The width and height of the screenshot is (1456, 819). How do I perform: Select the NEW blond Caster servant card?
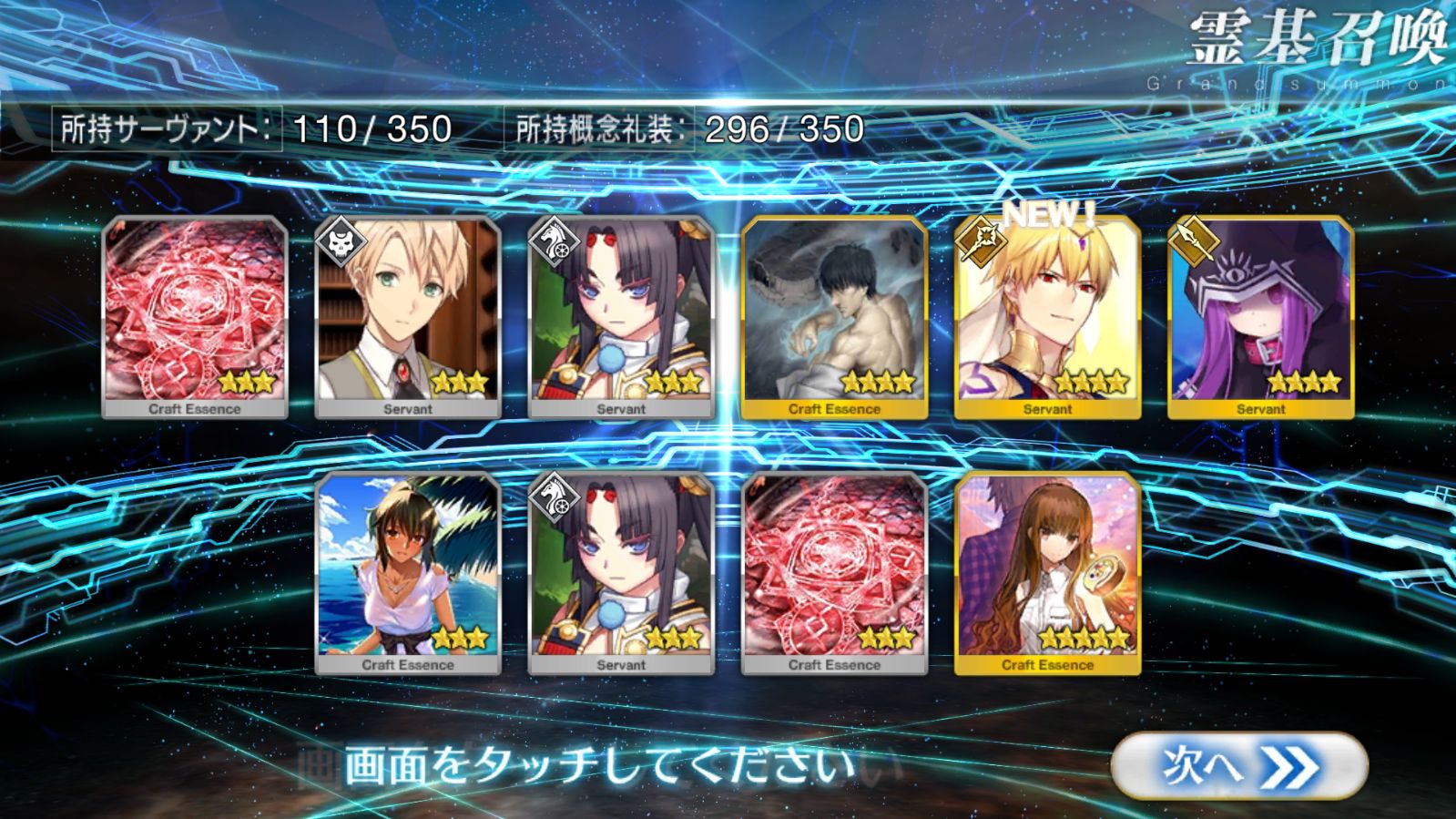pos(1047,318)
